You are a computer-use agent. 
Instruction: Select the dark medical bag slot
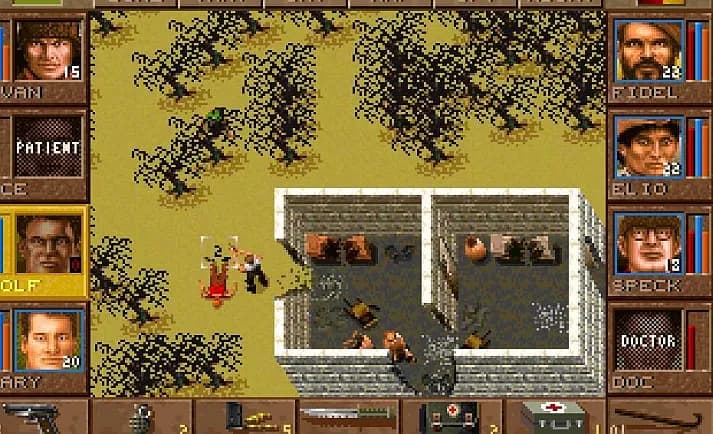click(453, 417)
